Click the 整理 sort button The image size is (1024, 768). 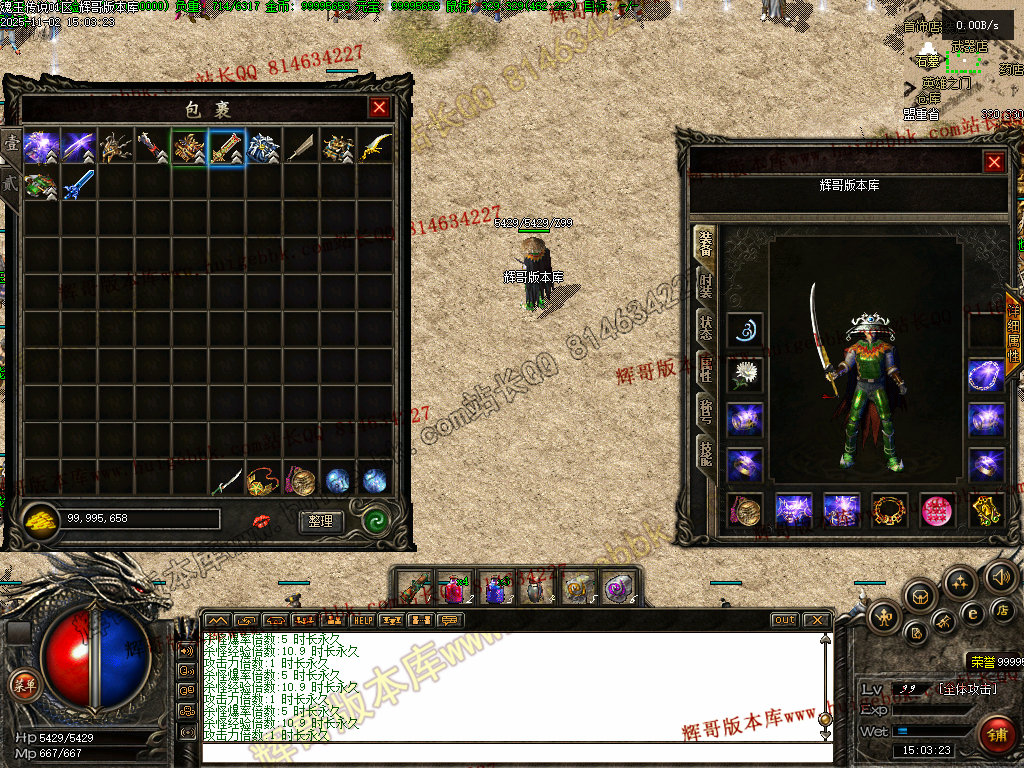[320, 521]
